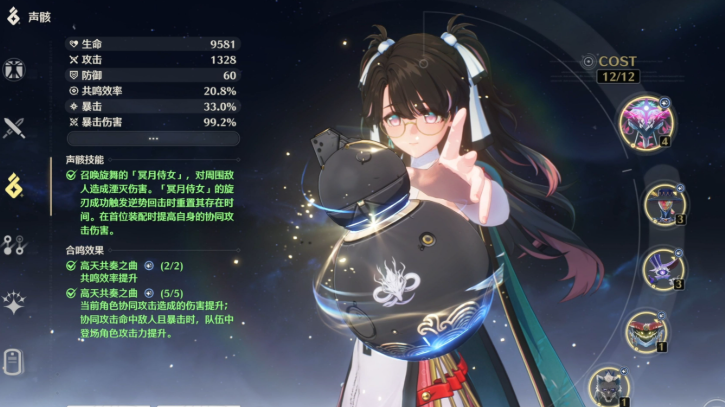Expand the stats list with the three-dot button

pyautogui.click(x=152, y=138)
